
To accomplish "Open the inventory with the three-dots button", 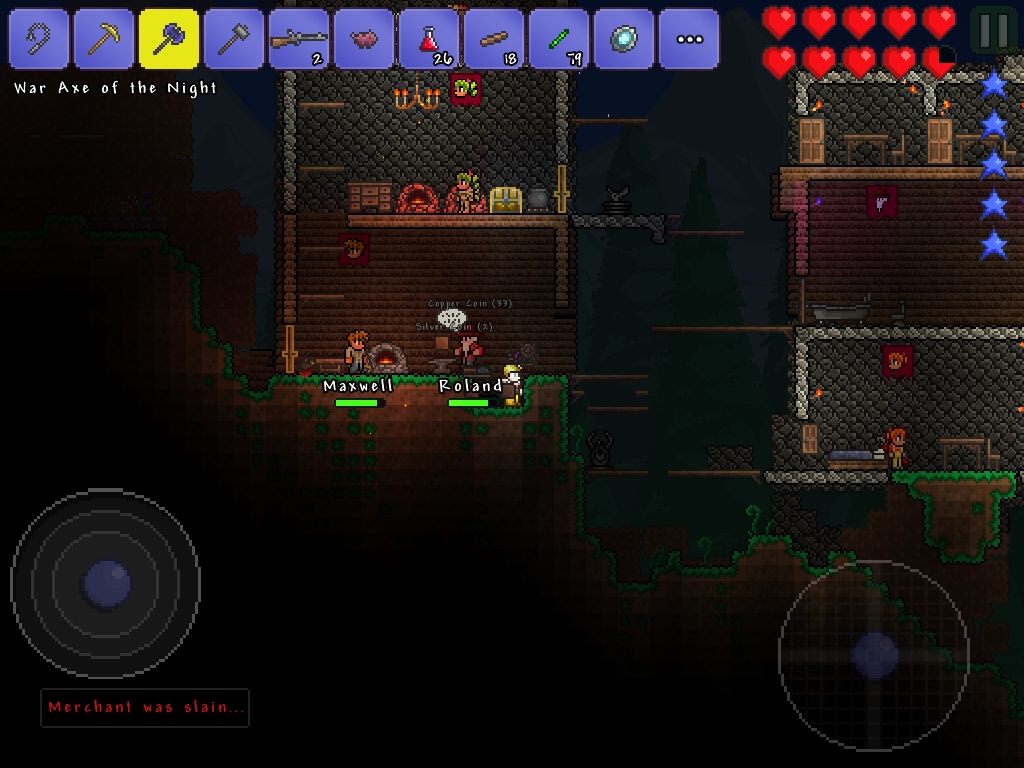I will (689, 39).
